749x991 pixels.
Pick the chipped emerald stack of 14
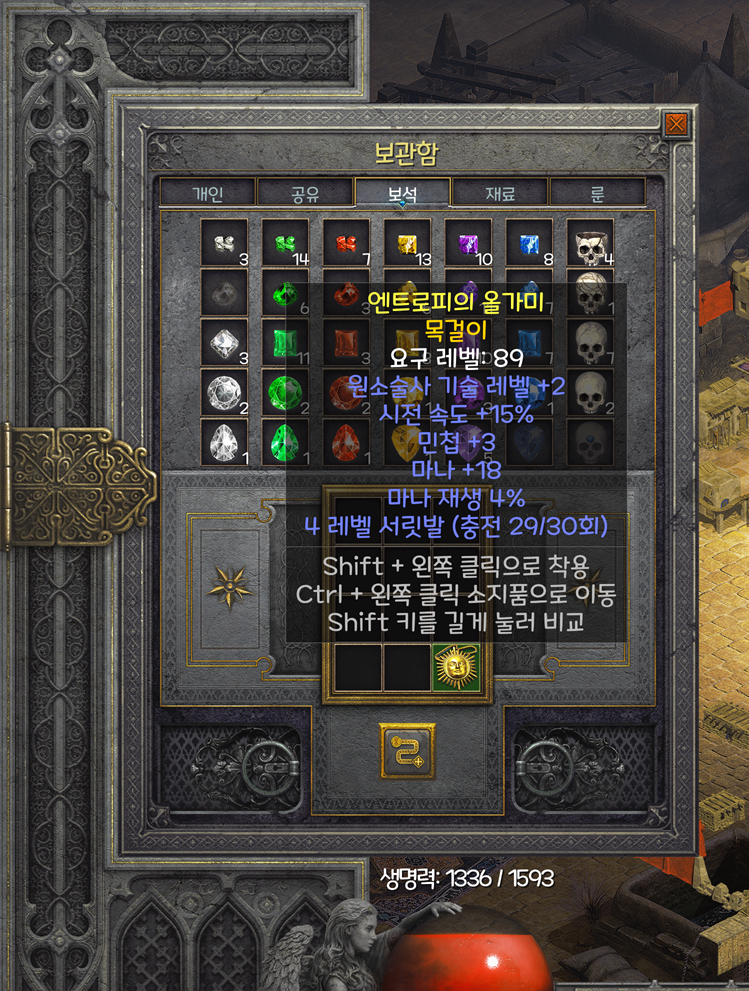coord(285,242)
